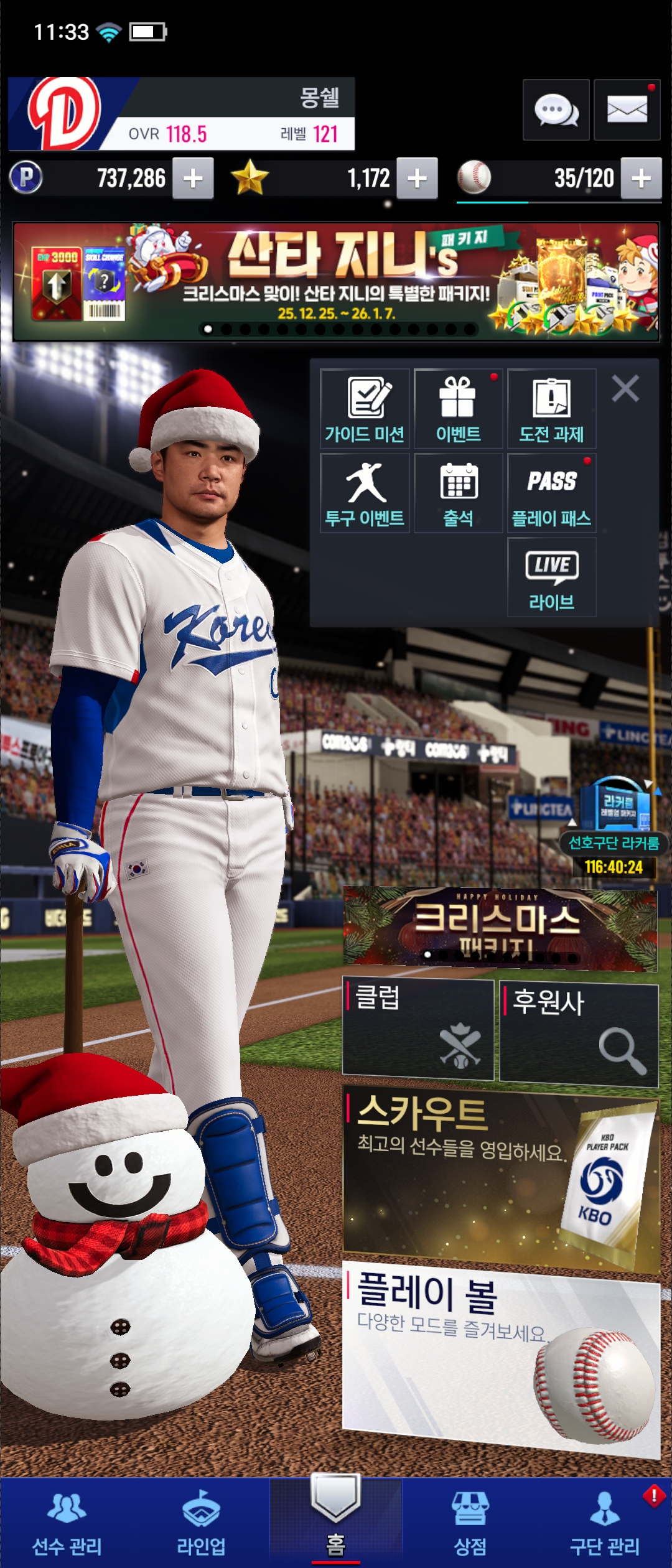Open 가이드 미션 guide missions

click(x=365, y=409)
